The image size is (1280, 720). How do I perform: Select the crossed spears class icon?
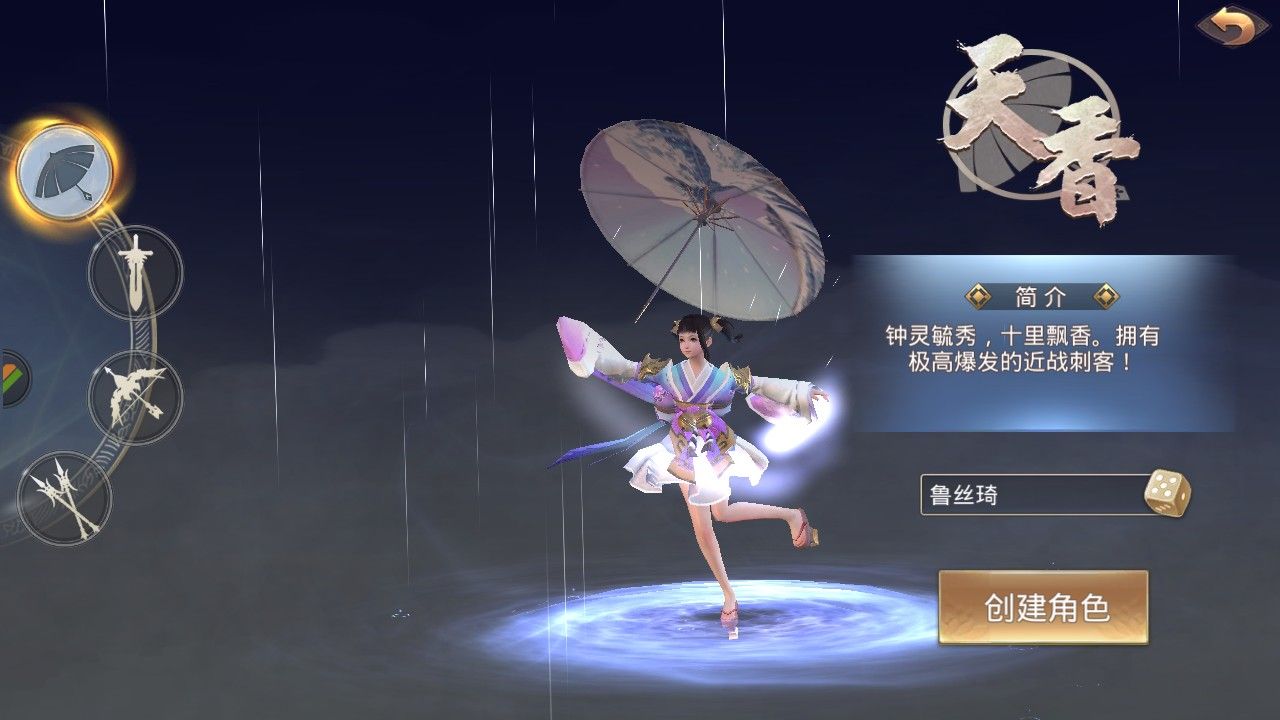(x=66, y=497)
